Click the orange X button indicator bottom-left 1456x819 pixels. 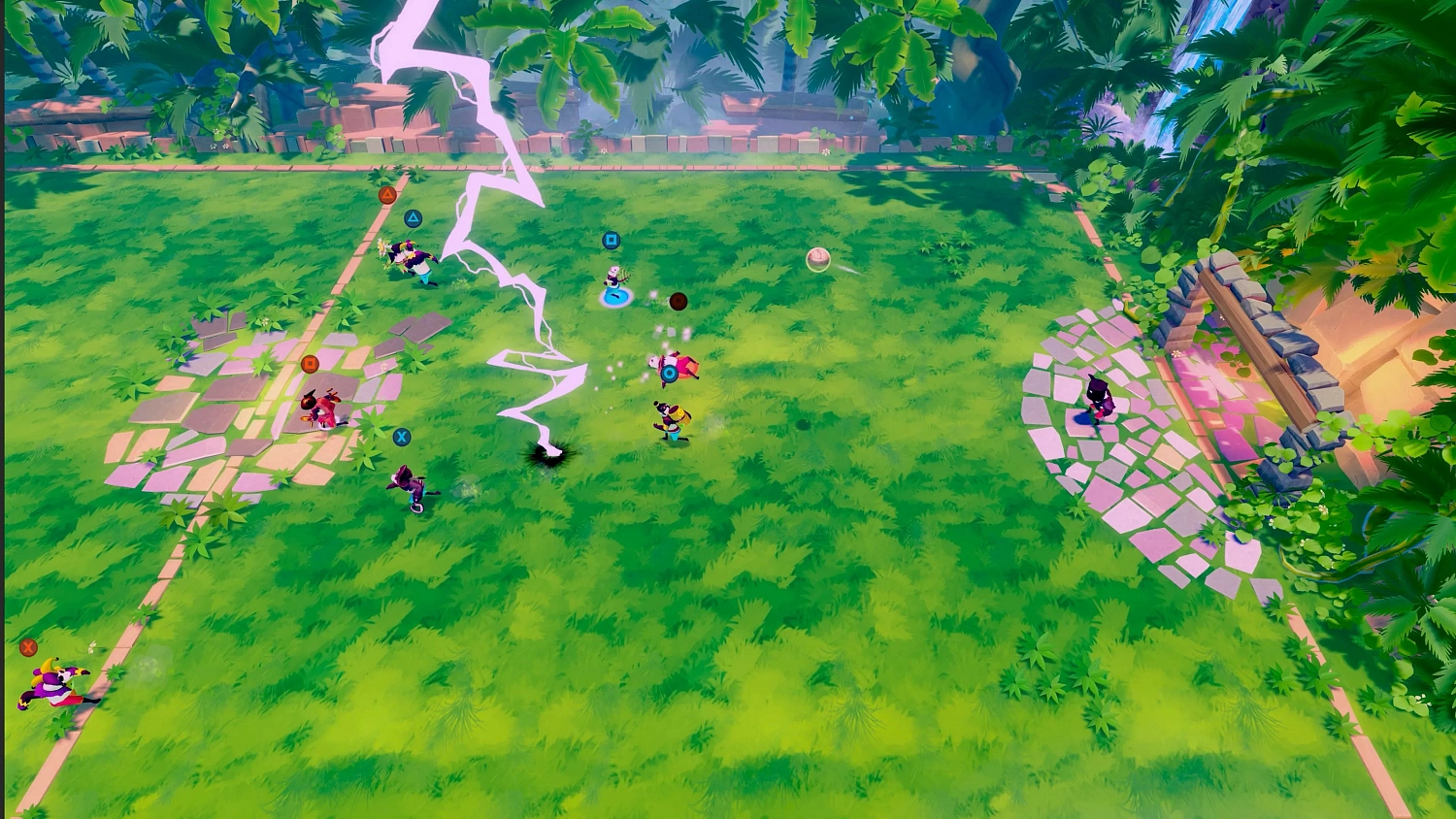pyautogui.click(x=27, y=647)
